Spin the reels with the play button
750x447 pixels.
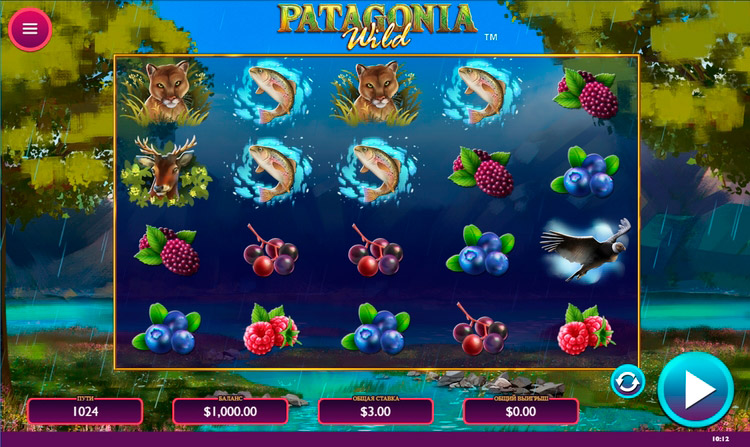point(695,389)
